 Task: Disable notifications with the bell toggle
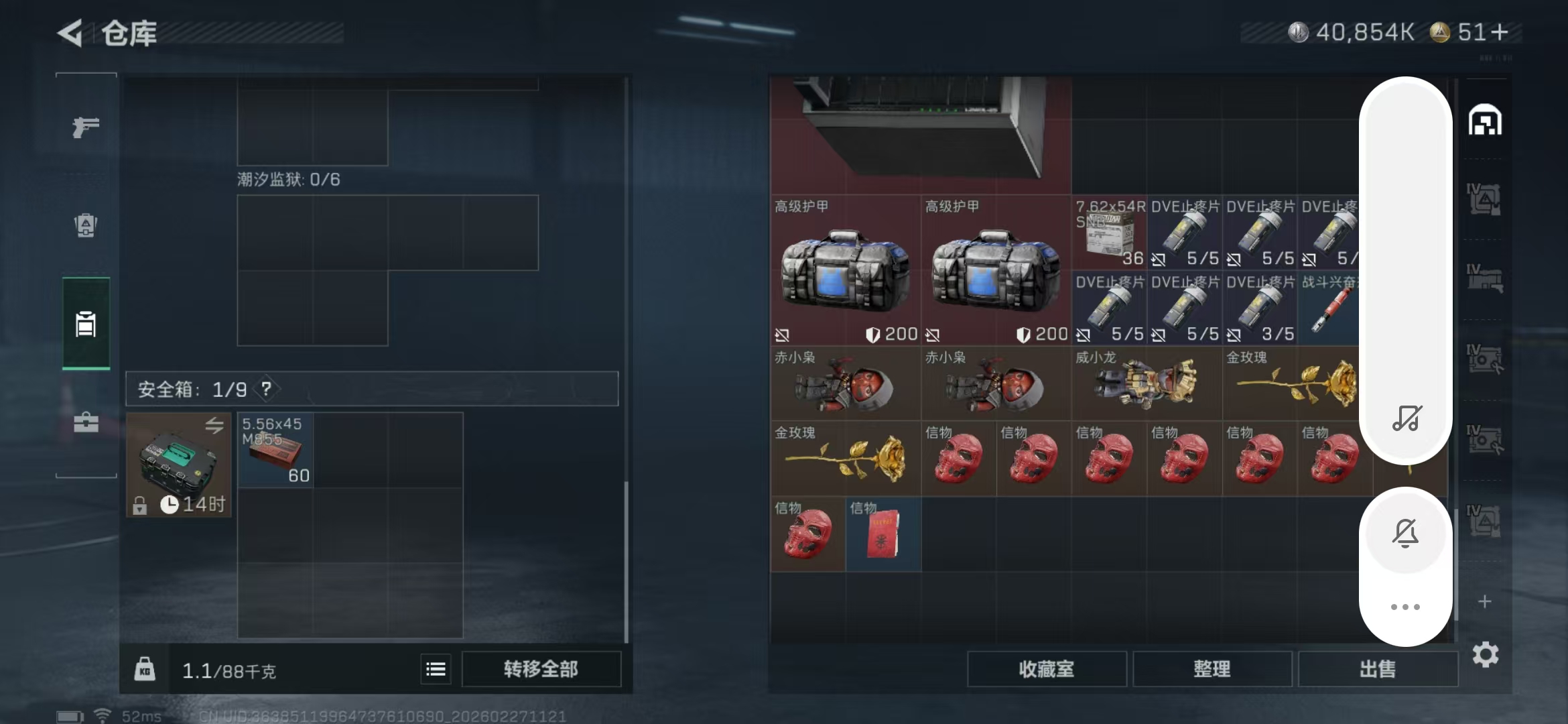(1406, 533)
